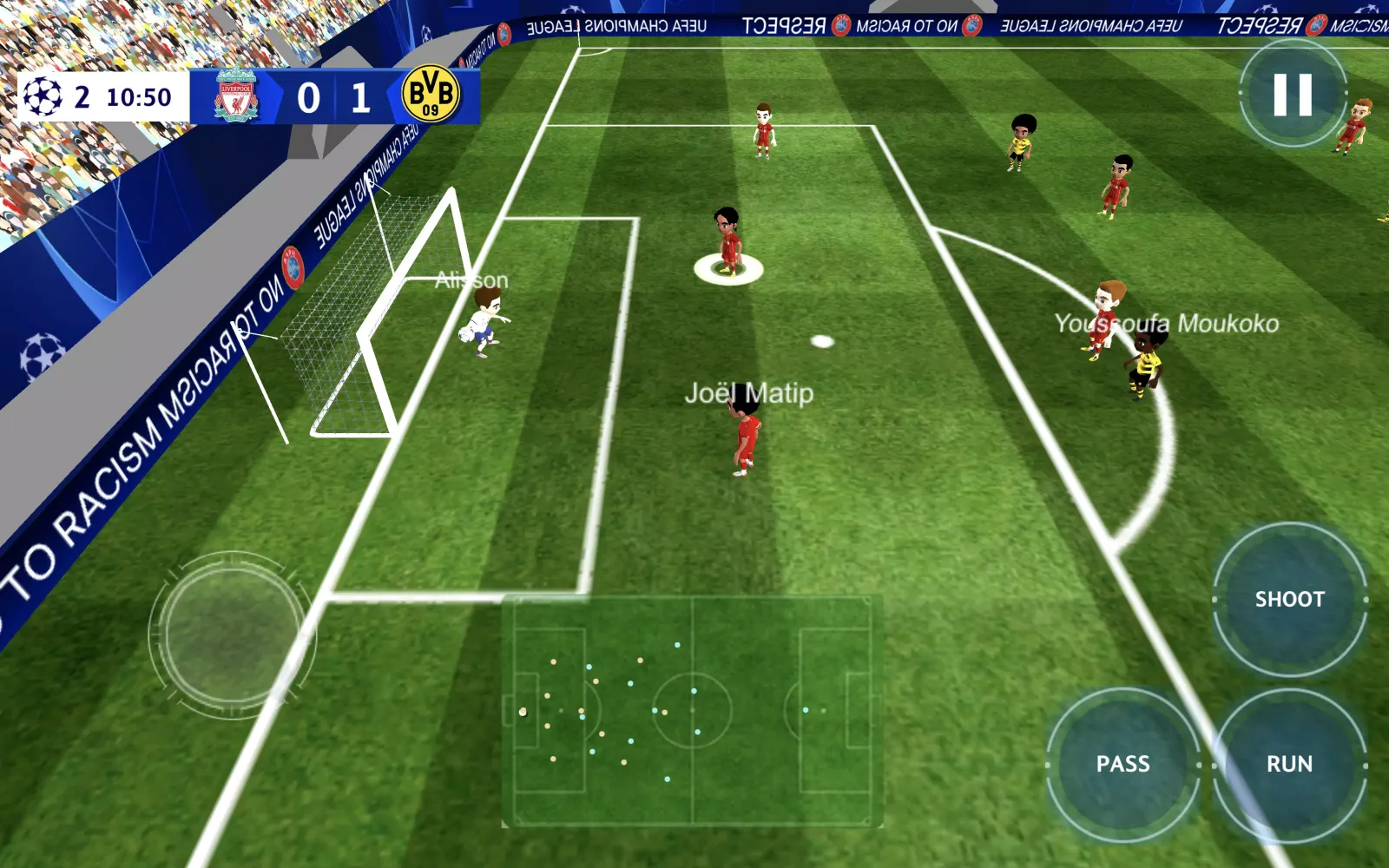The image size is (1389, 868).
Task: Tap the PASS button
Action: point(1122,764)
